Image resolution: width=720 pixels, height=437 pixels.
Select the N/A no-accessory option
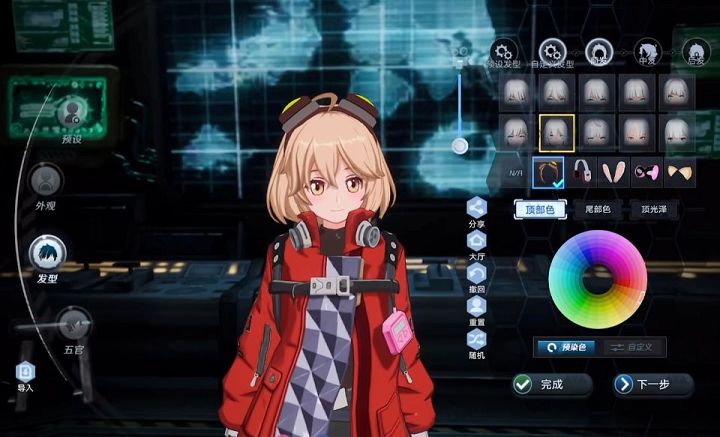516,173
